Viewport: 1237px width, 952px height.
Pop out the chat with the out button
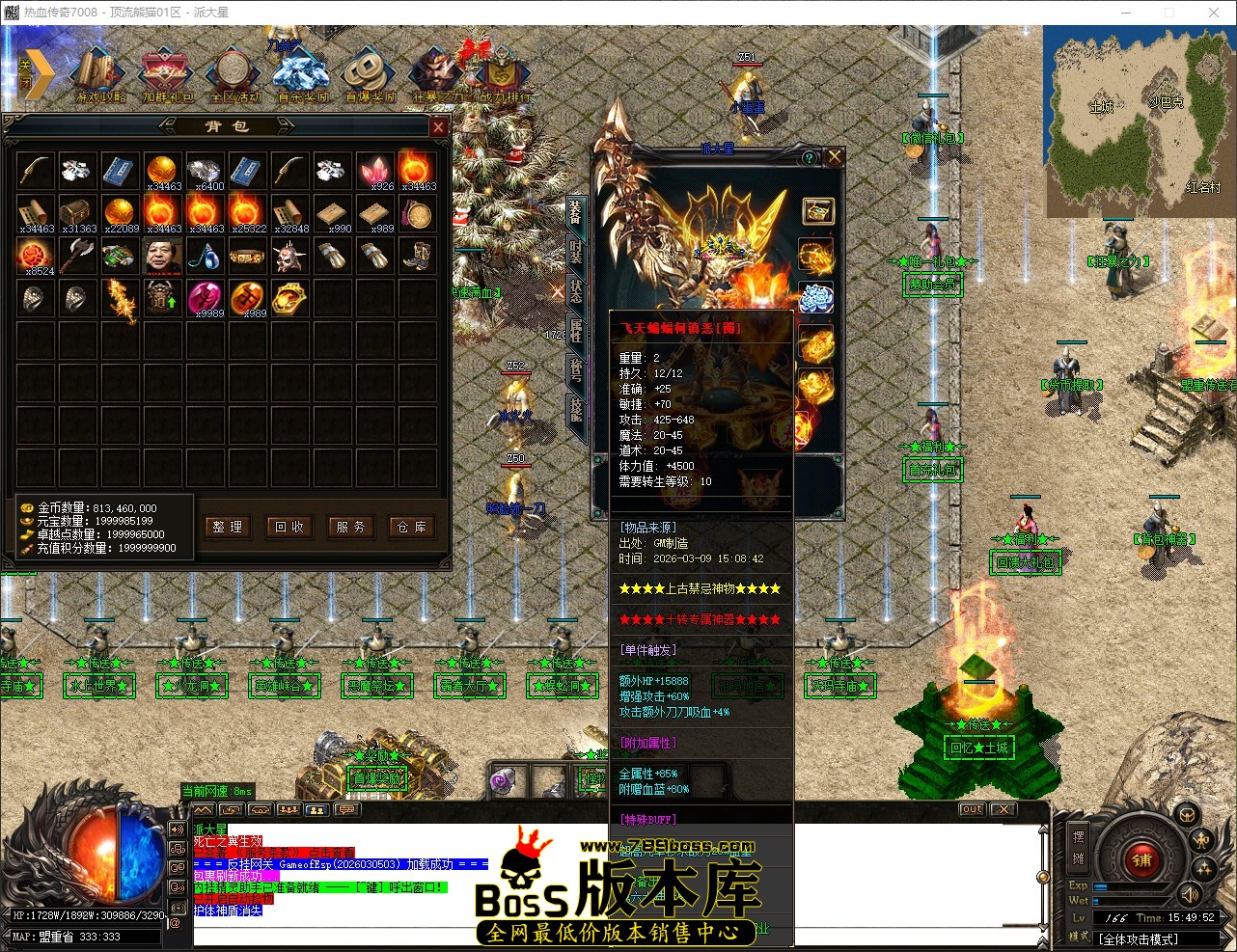pos(972,809)
